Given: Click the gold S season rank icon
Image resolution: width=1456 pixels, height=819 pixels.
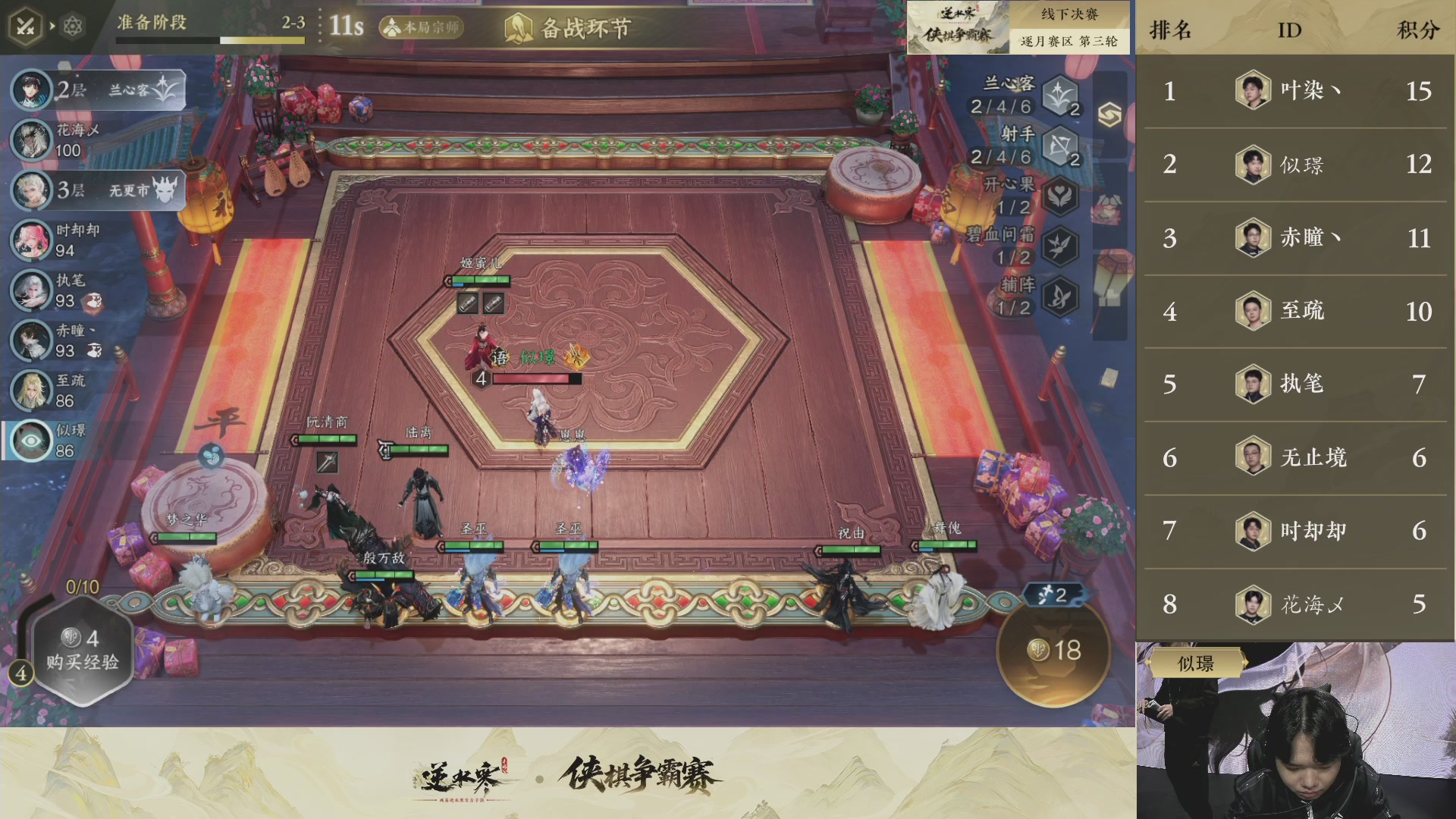Looking at the screenshot, I should (1109, 114).
